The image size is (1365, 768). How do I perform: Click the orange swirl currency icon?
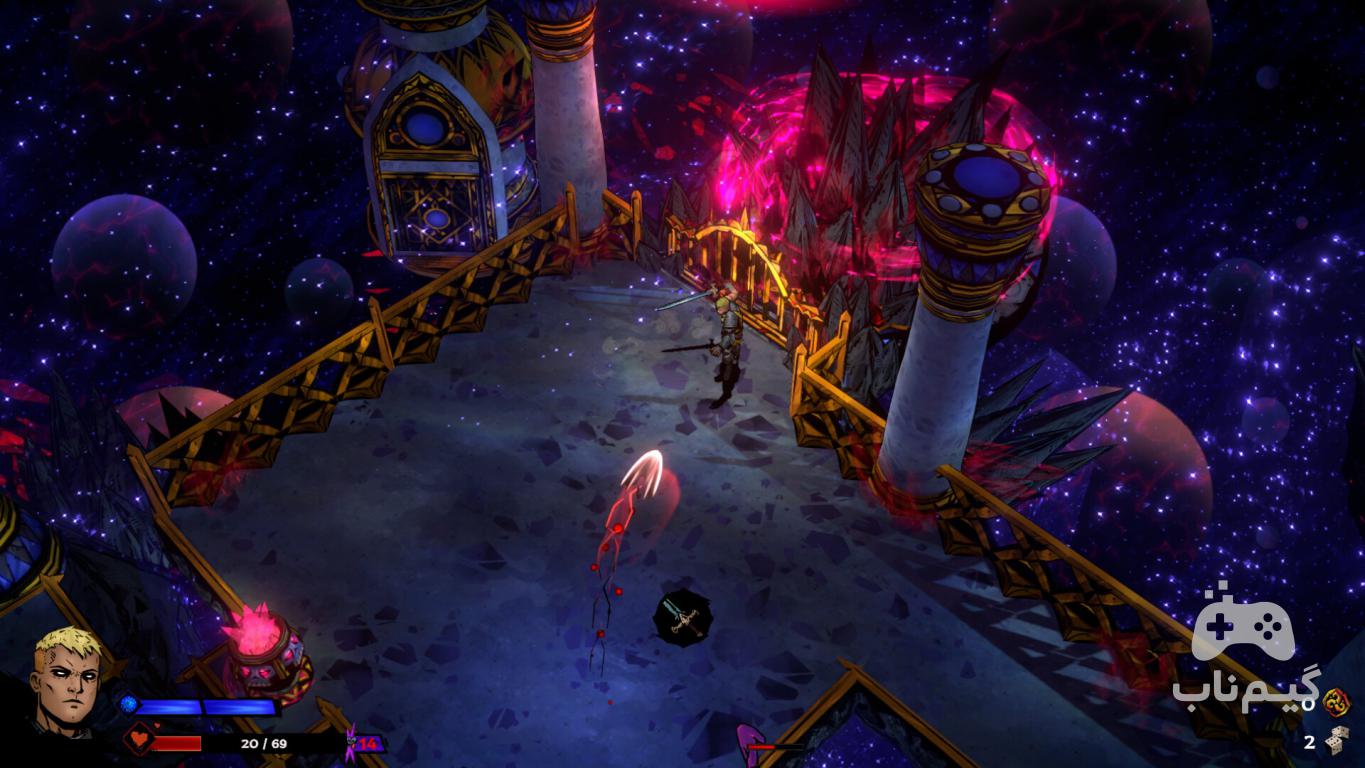point(1336,703)
